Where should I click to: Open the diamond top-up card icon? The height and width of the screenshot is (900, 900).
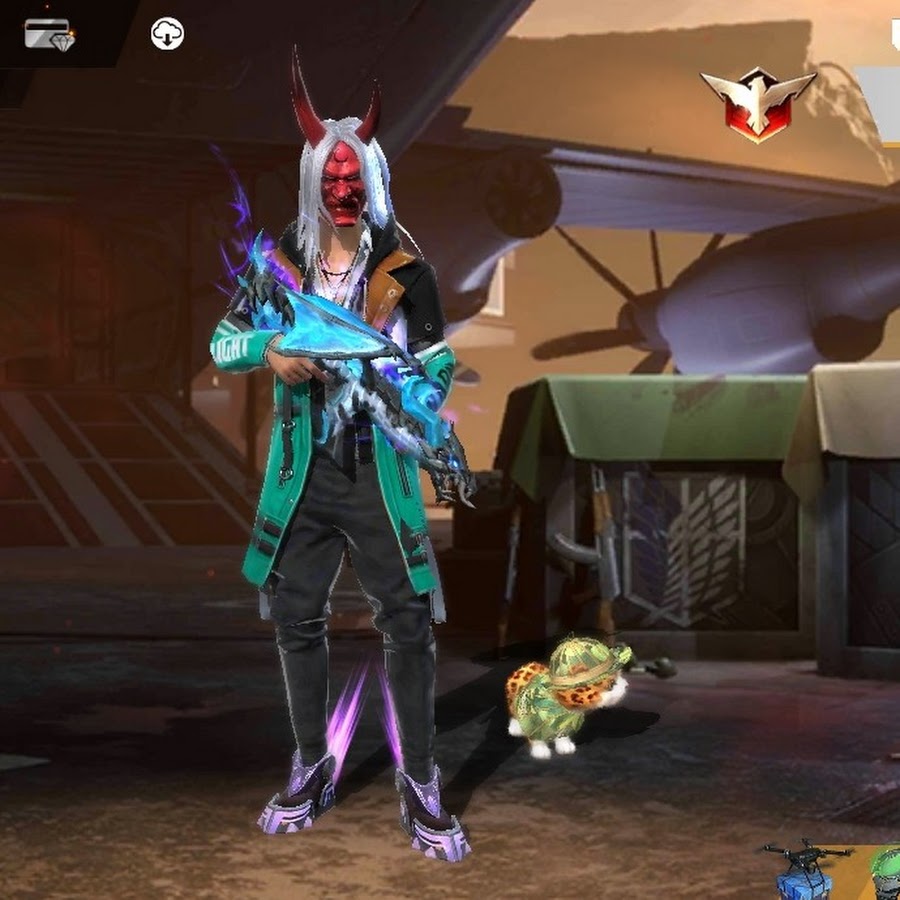click(49, 34)
